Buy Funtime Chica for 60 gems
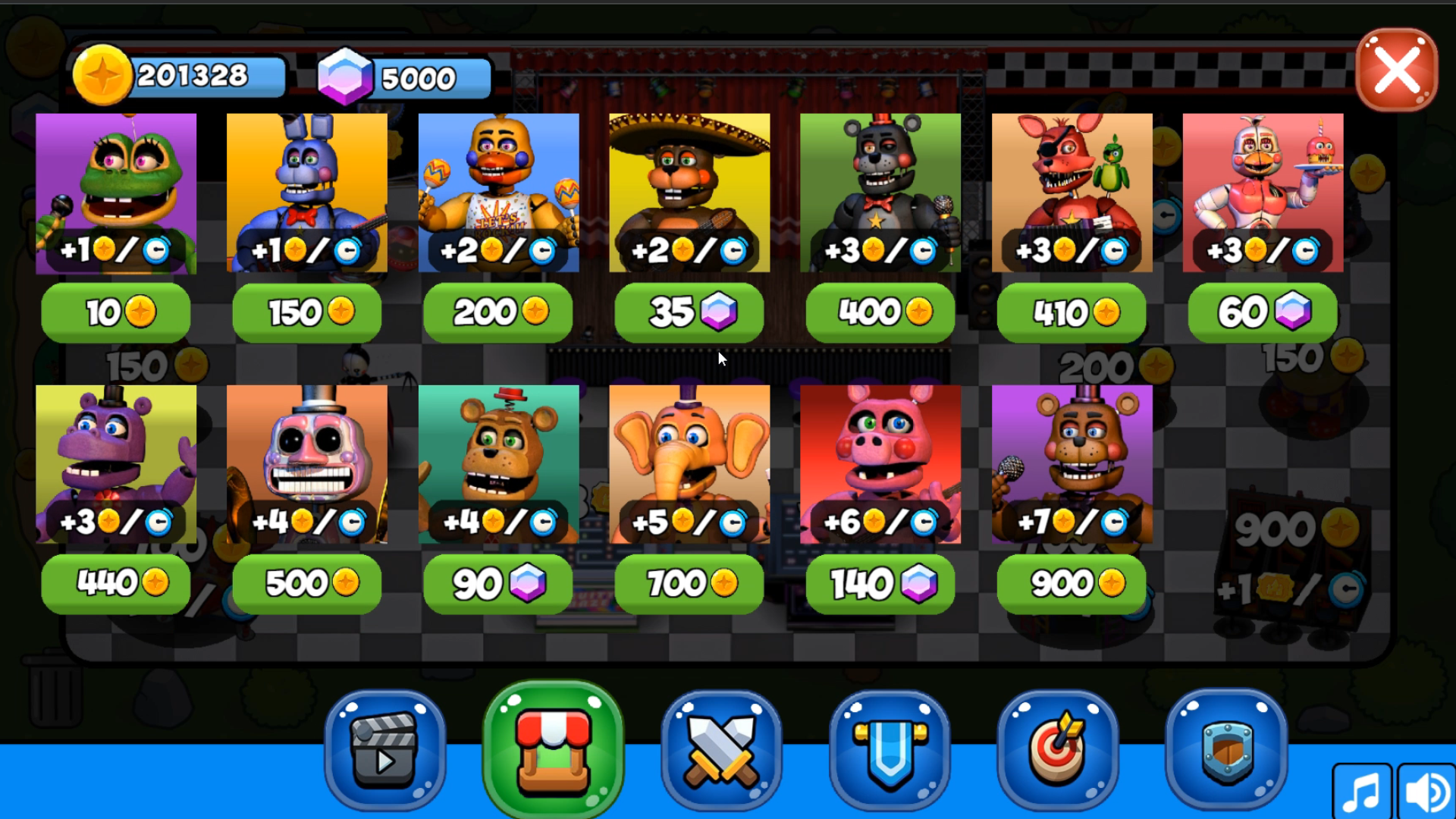Screen dimensions: 1456x819 click(x=1261, y=312)
